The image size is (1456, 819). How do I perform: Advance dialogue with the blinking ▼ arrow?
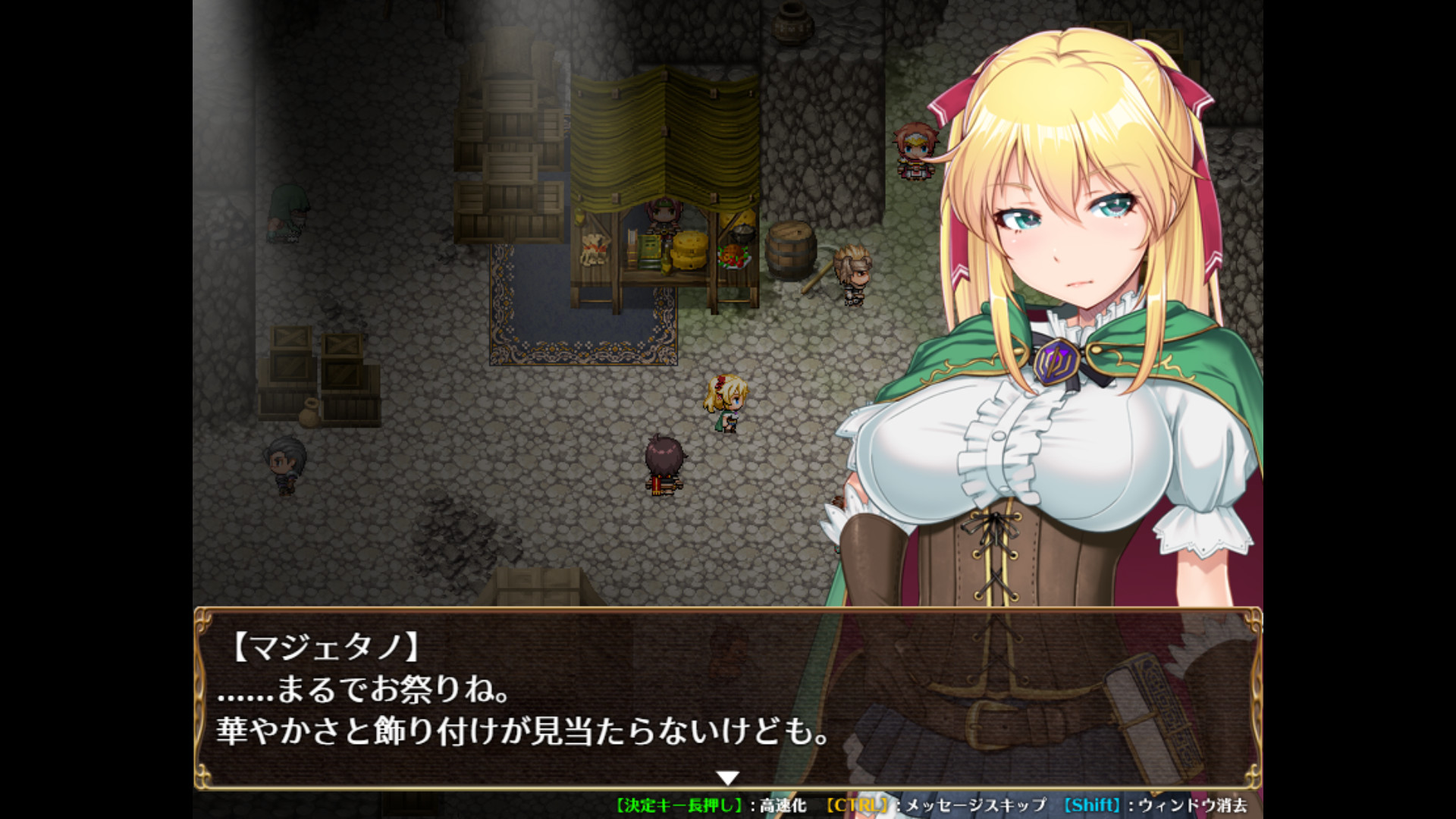point(728,777)
